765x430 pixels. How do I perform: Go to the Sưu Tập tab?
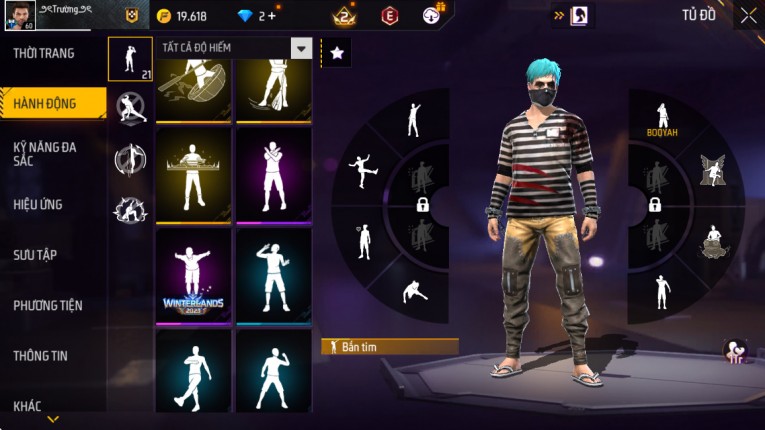pyautogui.click(x=35, y=255)
